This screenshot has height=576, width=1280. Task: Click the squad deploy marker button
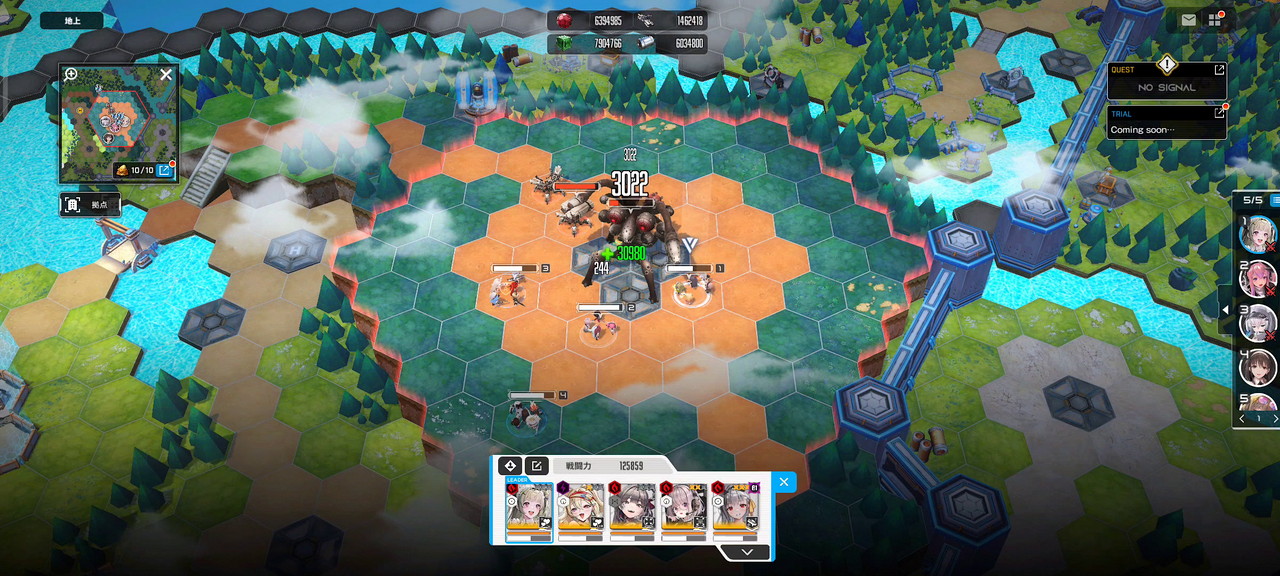[509, 466]
